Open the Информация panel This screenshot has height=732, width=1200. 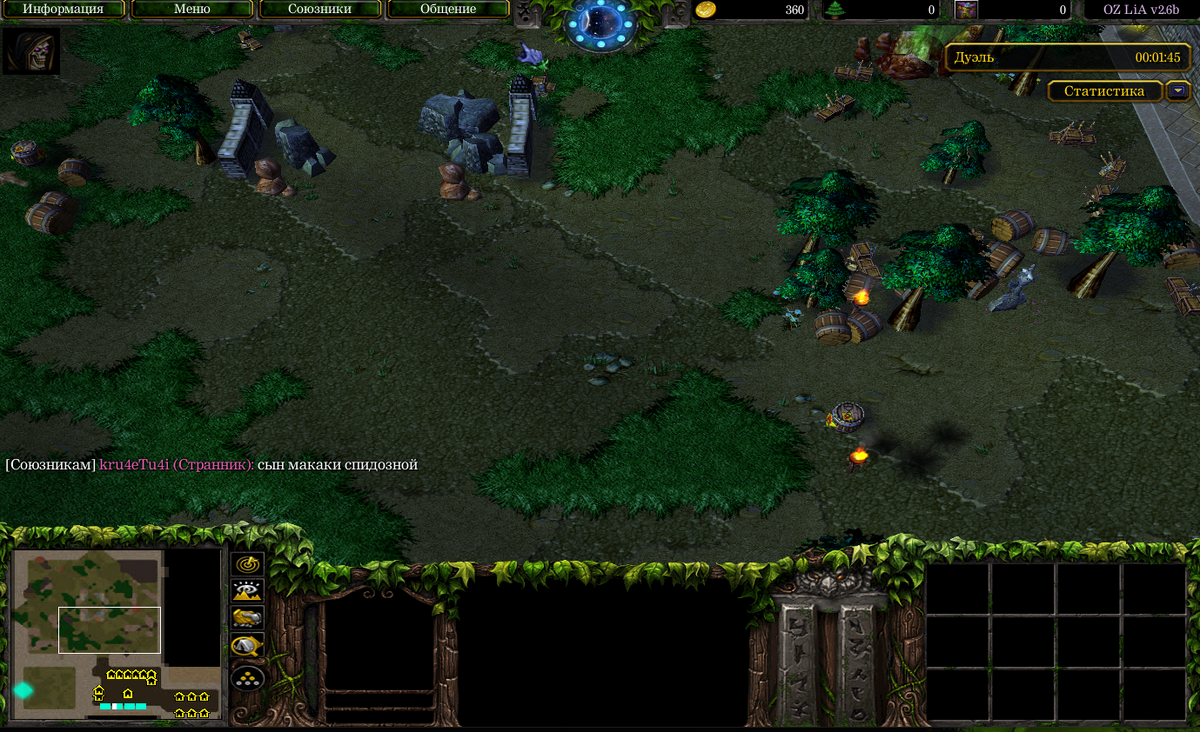pyautogui.click(x=63, y=9)
